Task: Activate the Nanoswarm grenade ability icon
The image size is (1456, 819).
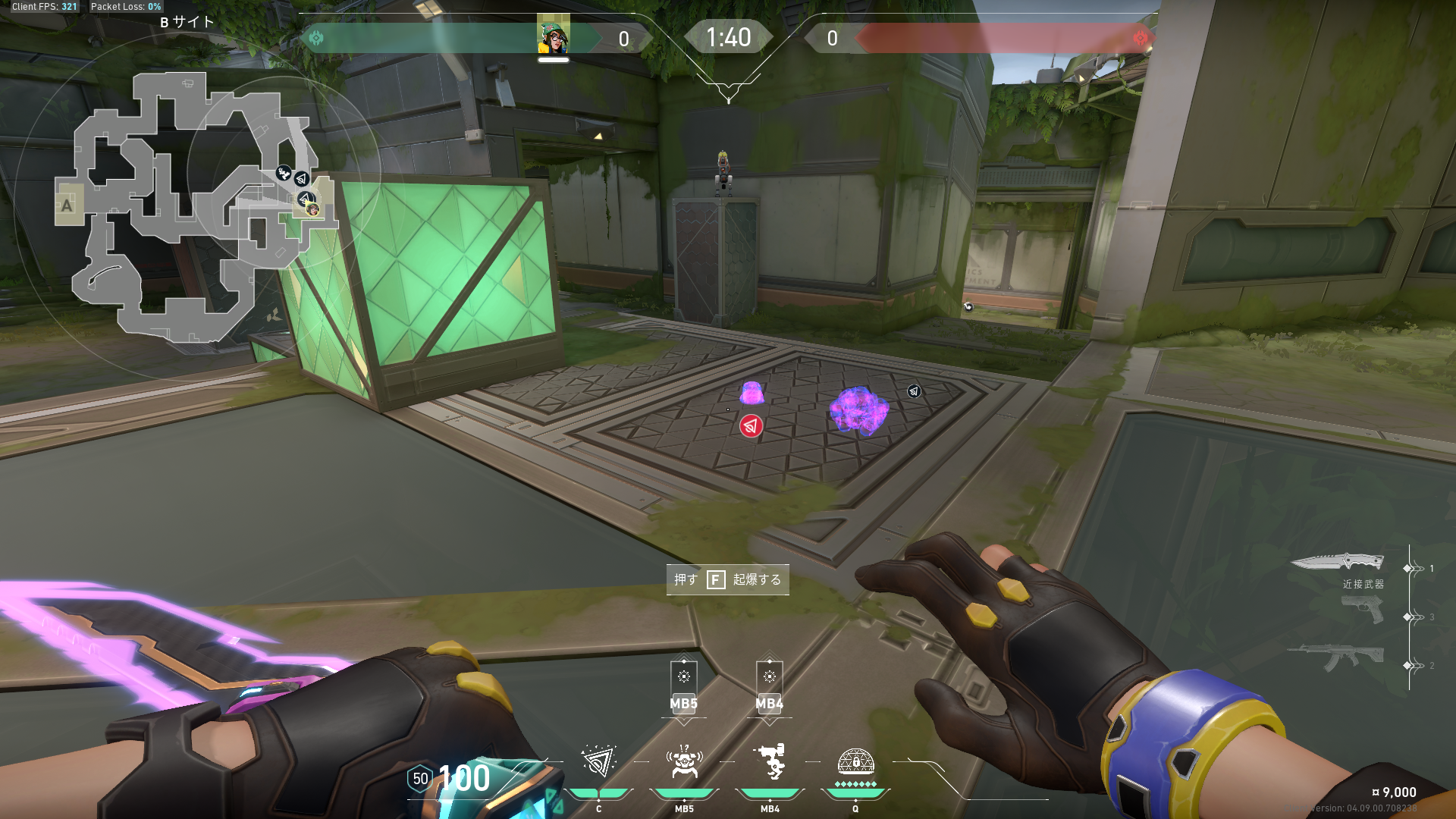Action: point(598,761)
